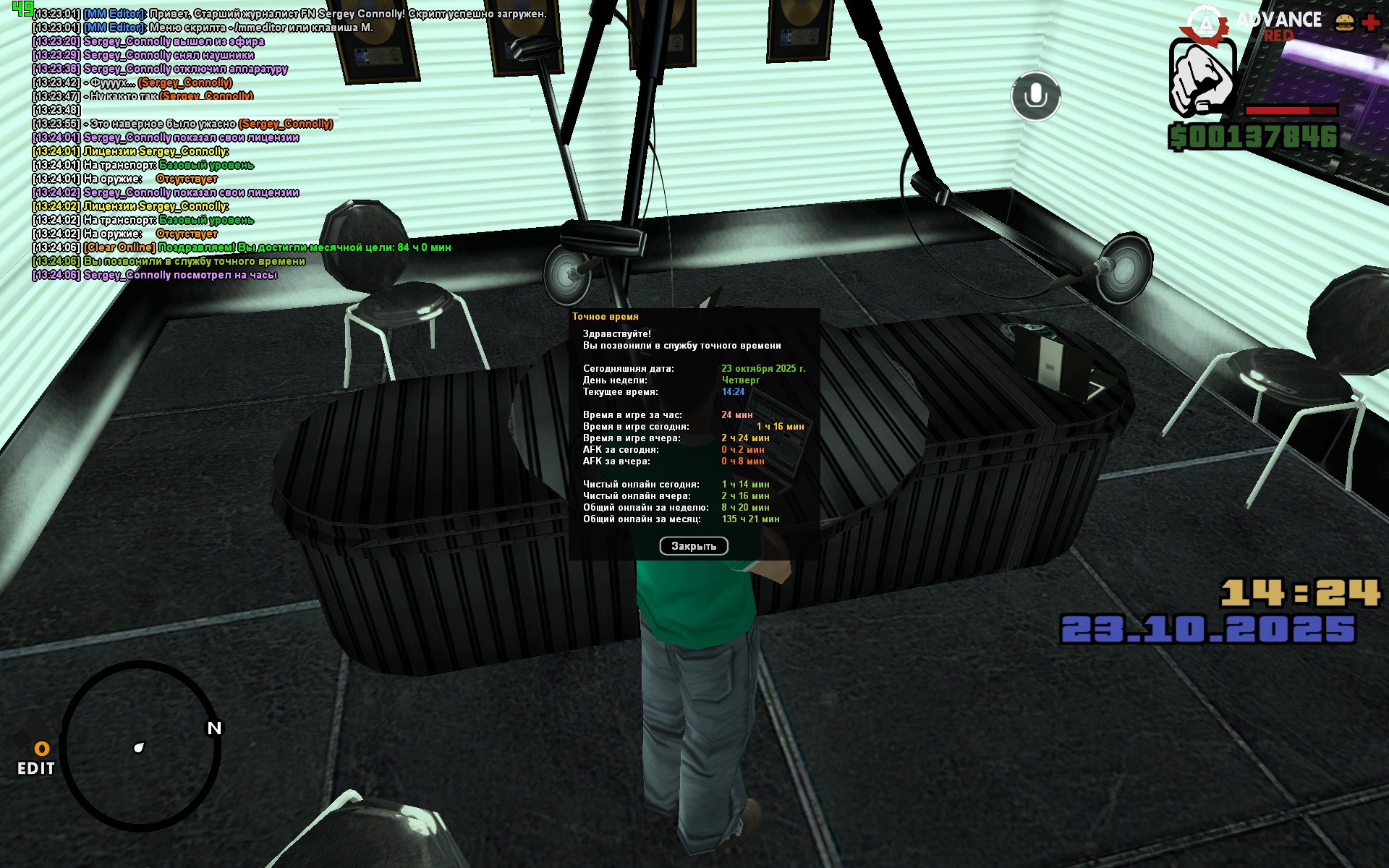Select the fist weapon icon
This screenshot has width=1389, height=868.
pos(1202,78)
